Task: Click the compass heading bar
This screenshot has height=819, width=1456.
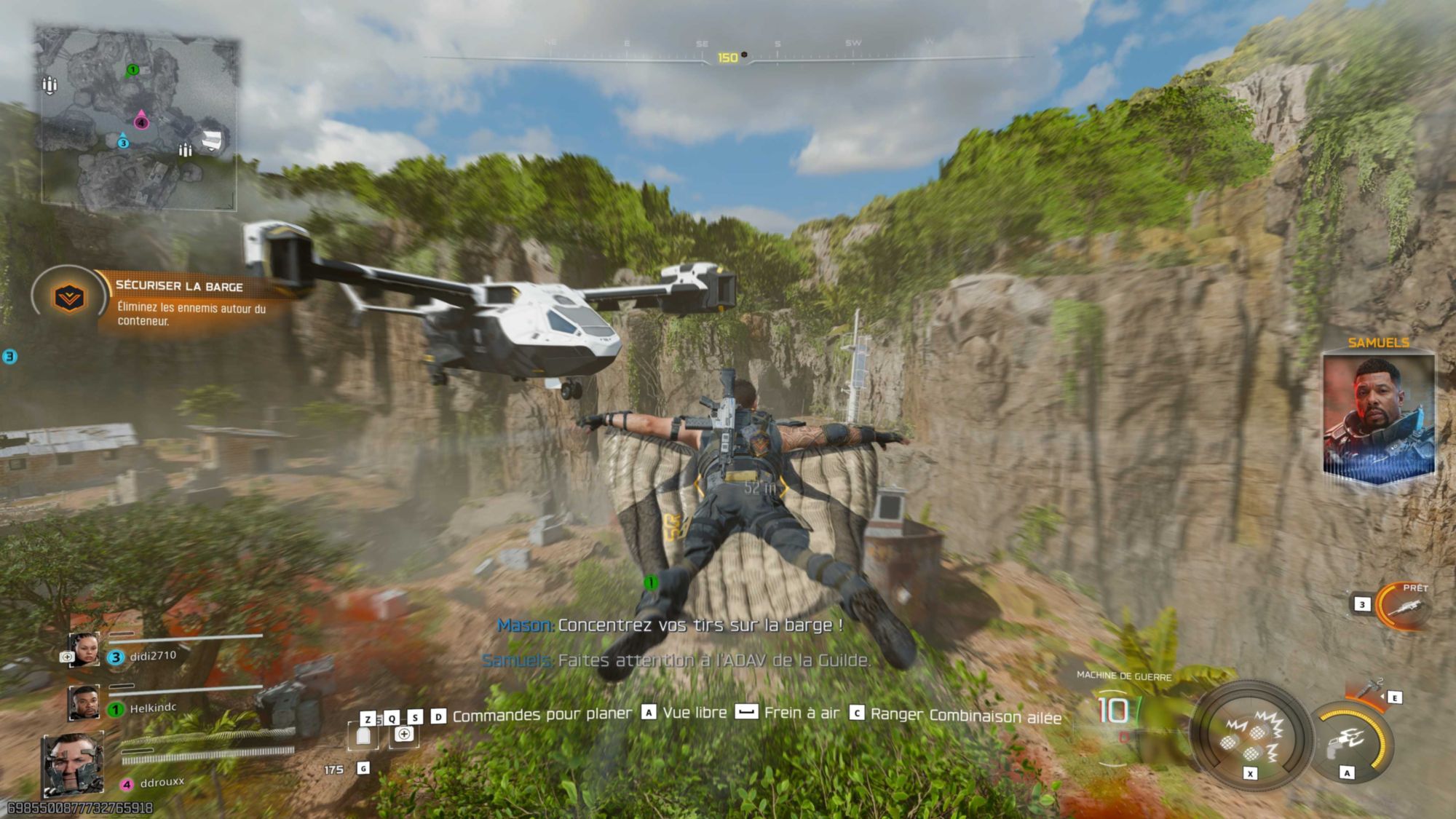Action: point(728,57)
